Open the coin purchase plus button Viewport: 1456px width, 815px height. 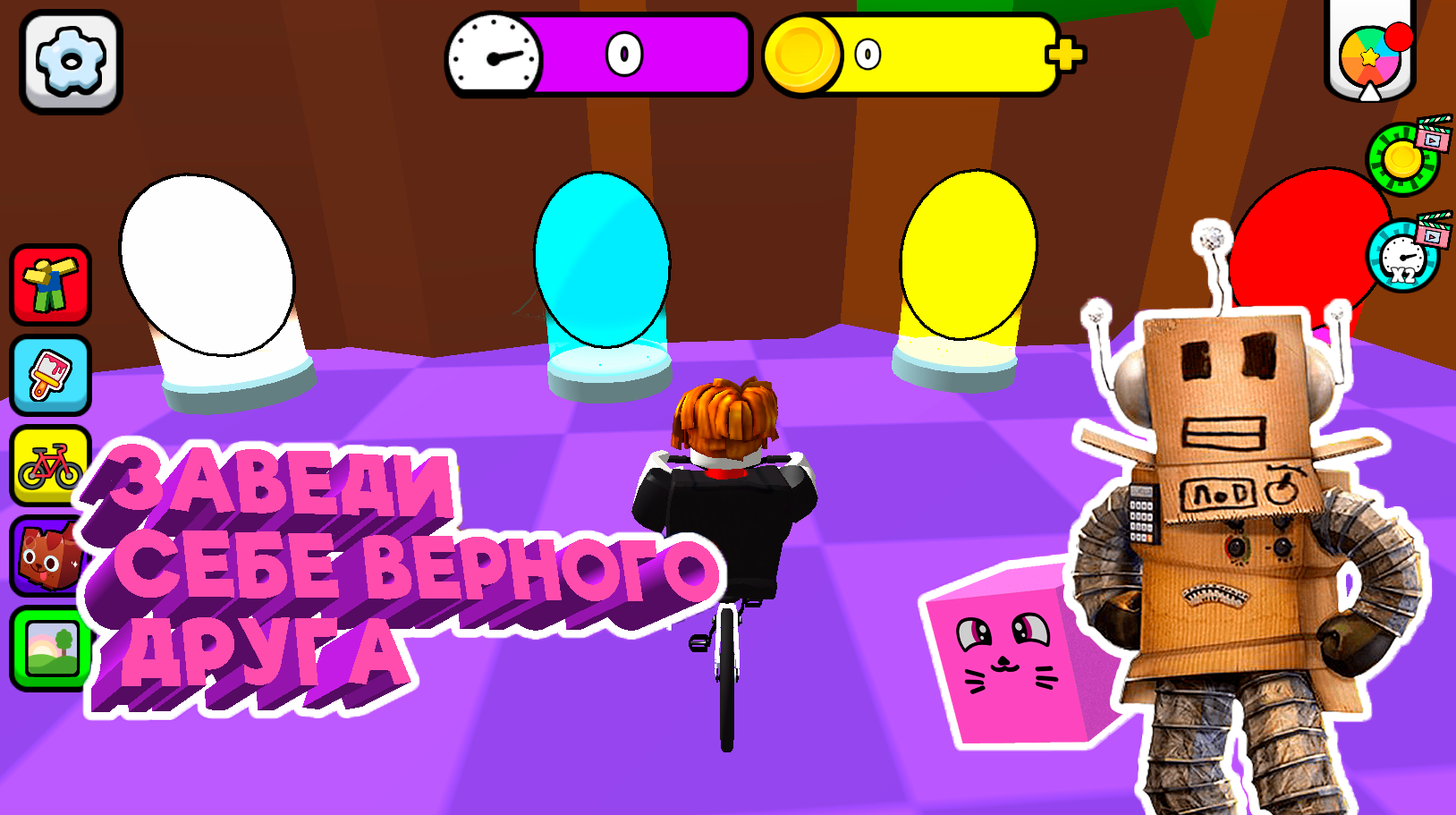tap(1065, 55)
